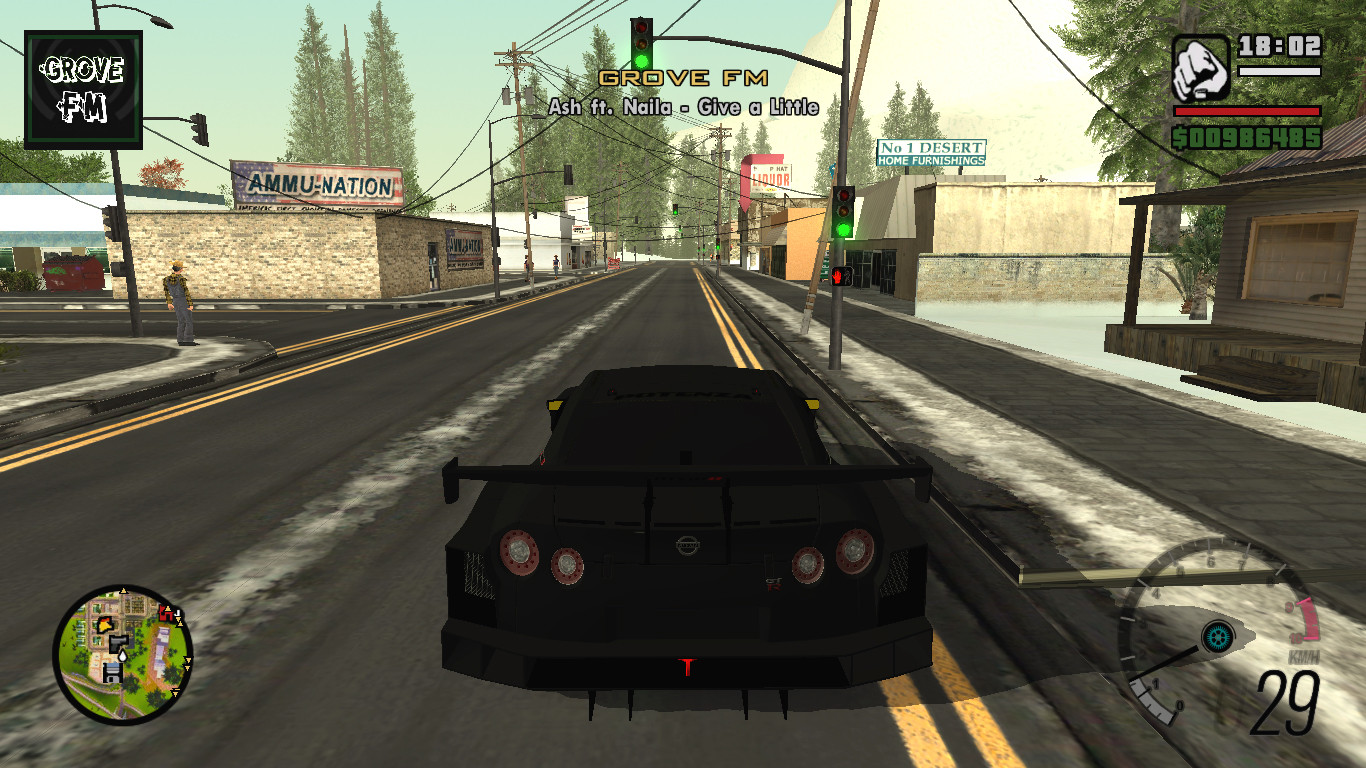The image size is (1366, 768).
Task: Expand the song title banner for Give a Little
Action: (x=683, y=105)
